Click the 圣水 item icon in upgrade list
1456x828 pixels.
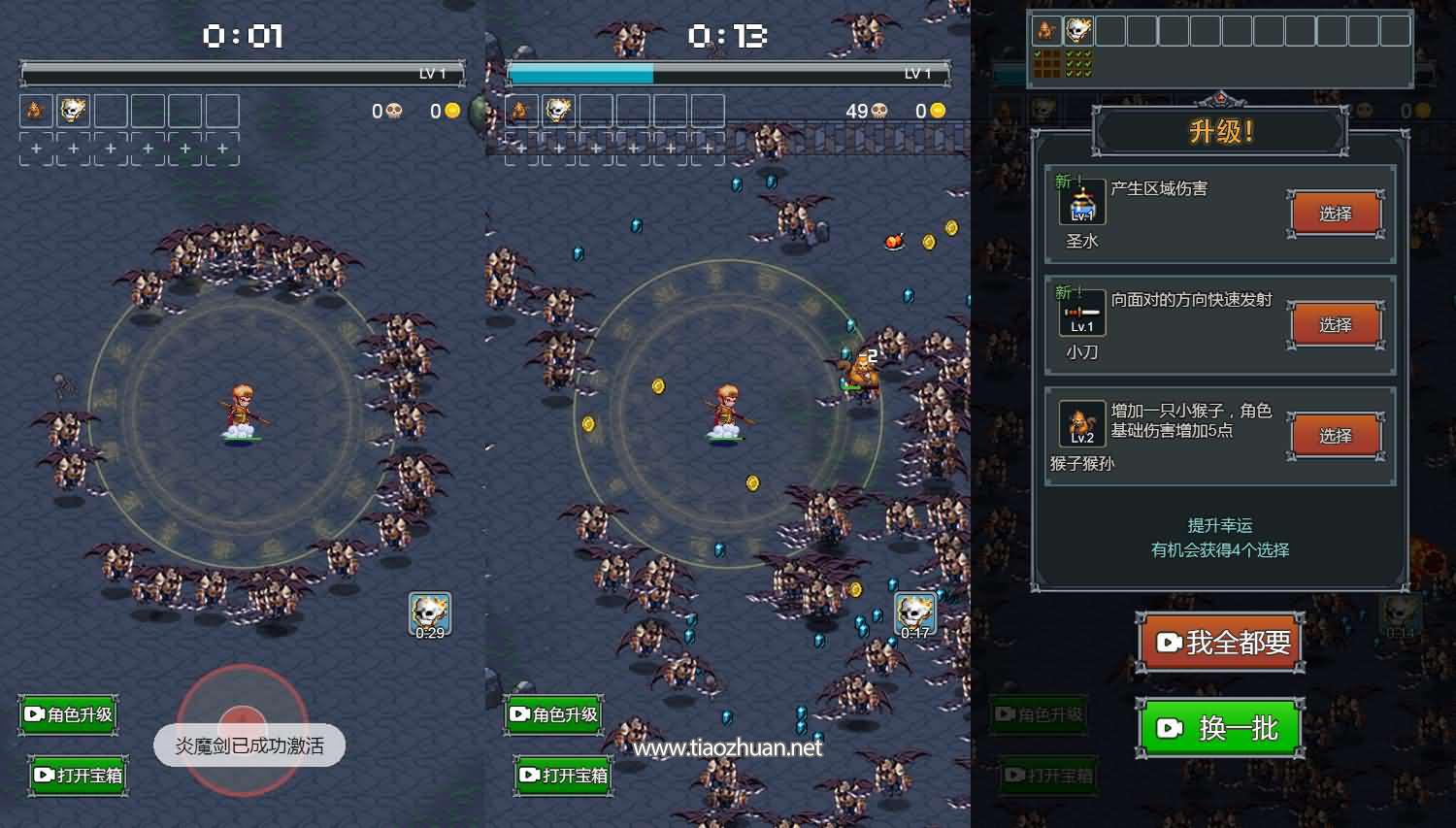tap(1082, 202)
